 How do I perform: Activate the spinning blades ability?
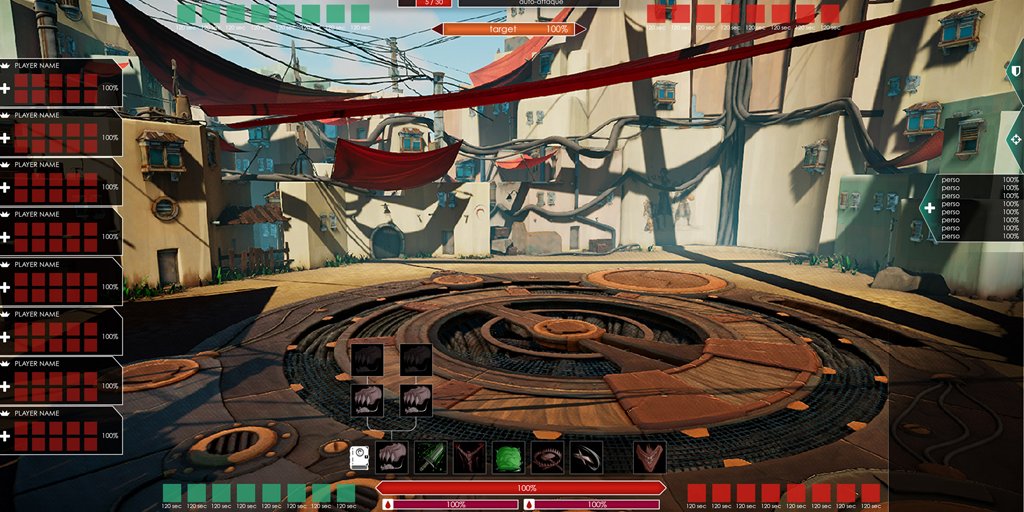click(586, 458)
